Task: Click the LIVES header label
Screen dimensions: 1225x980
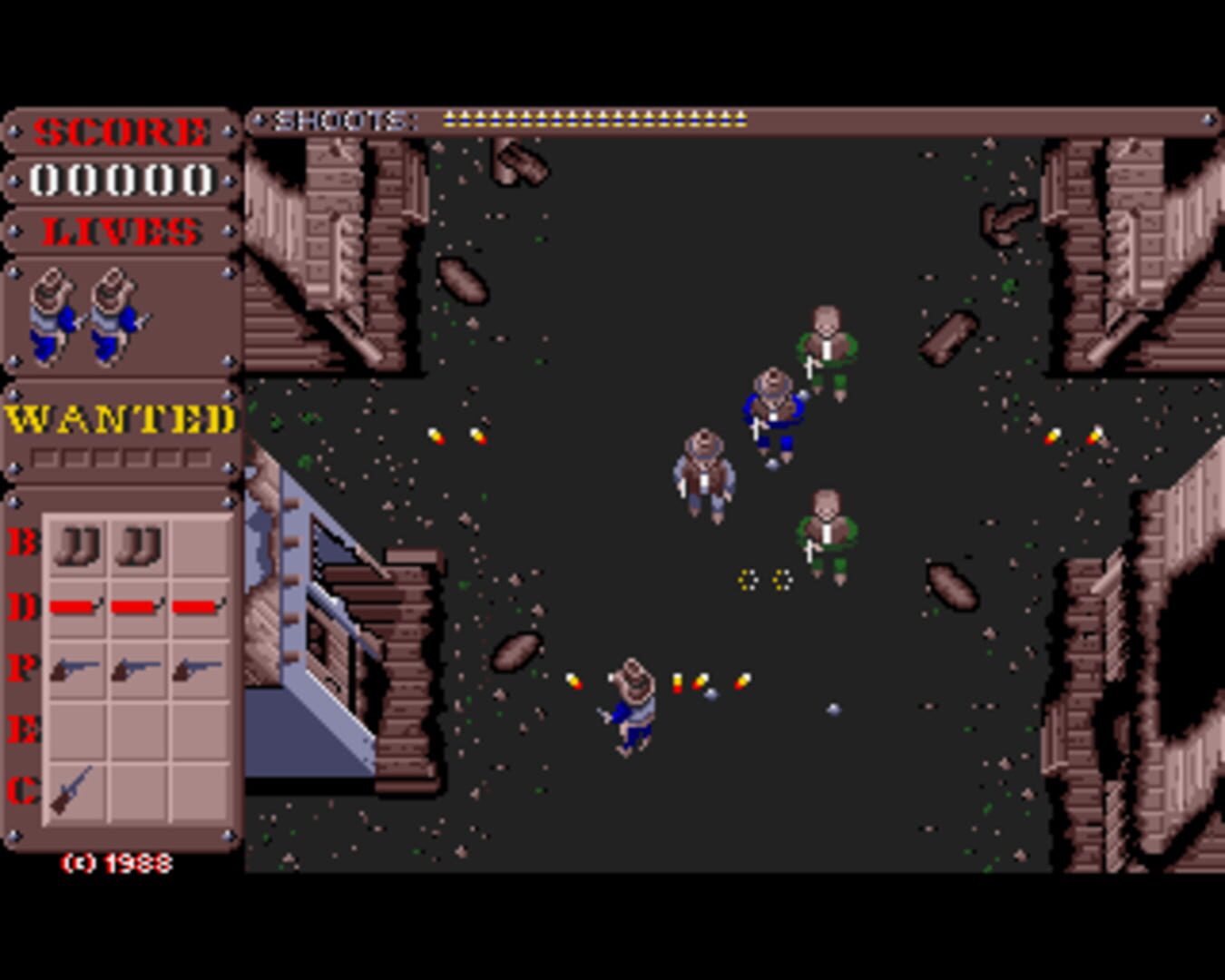Action: (x=121, y=231)
